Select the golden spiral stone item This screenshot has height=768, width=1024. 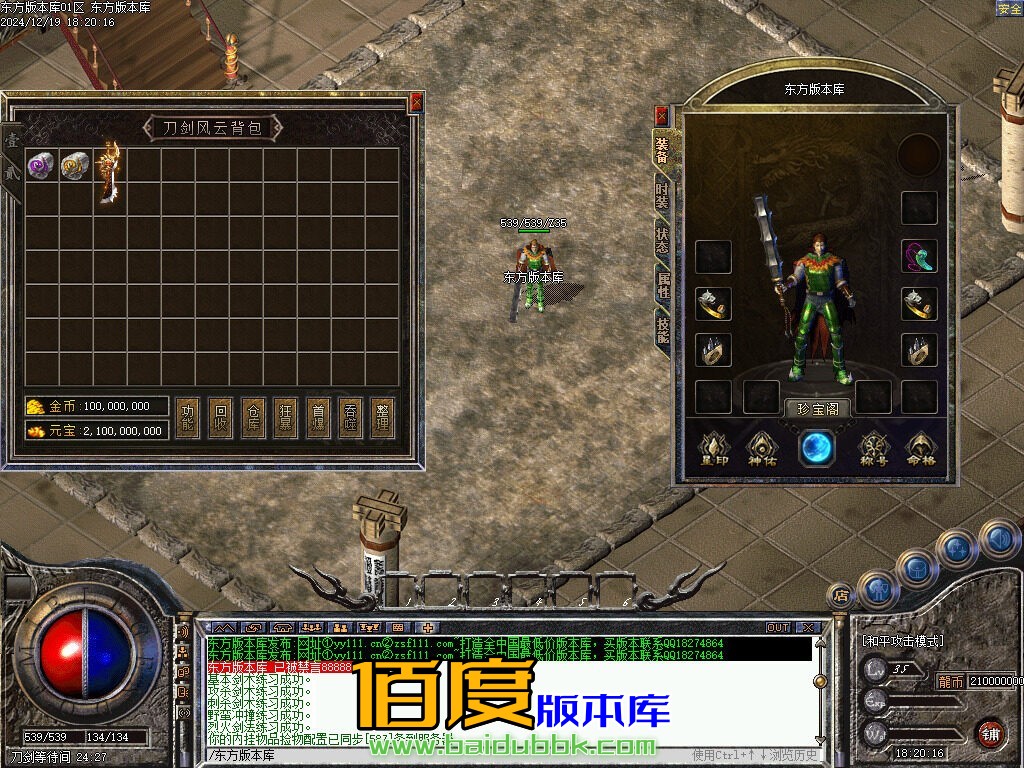(x=75, y=165)
